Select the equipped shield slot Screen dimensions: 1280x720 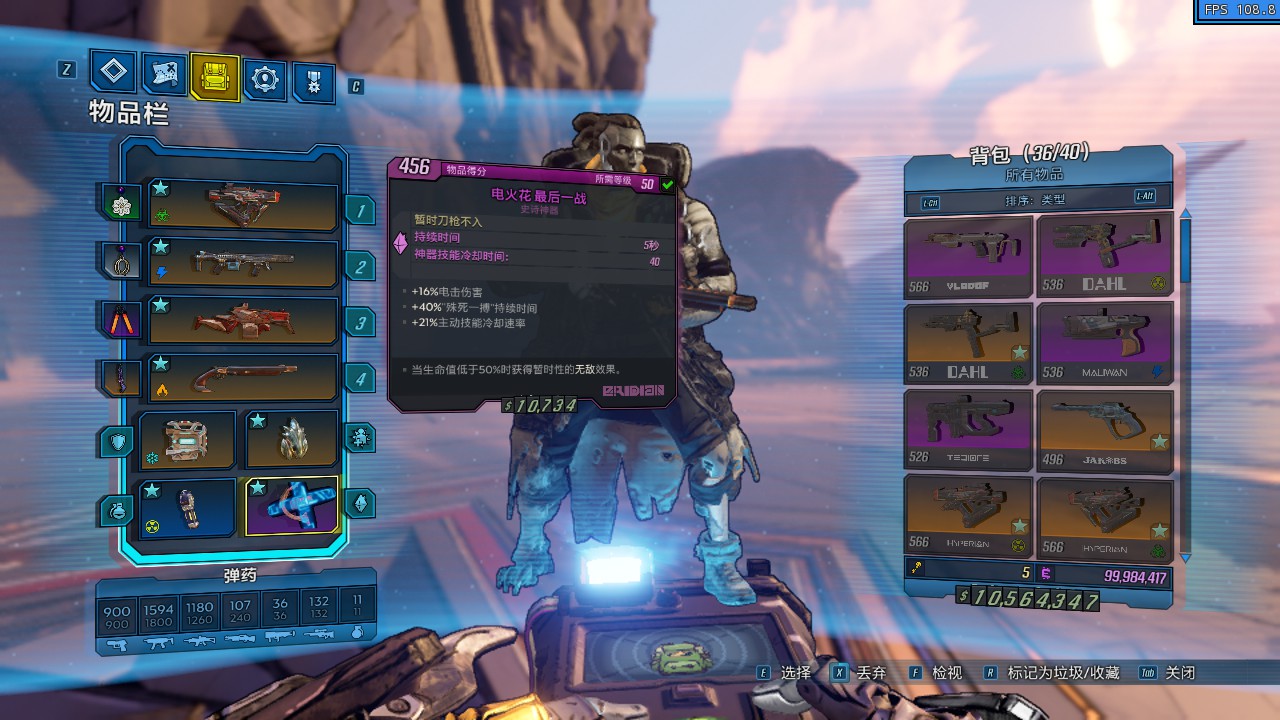[x=187, y=440]
